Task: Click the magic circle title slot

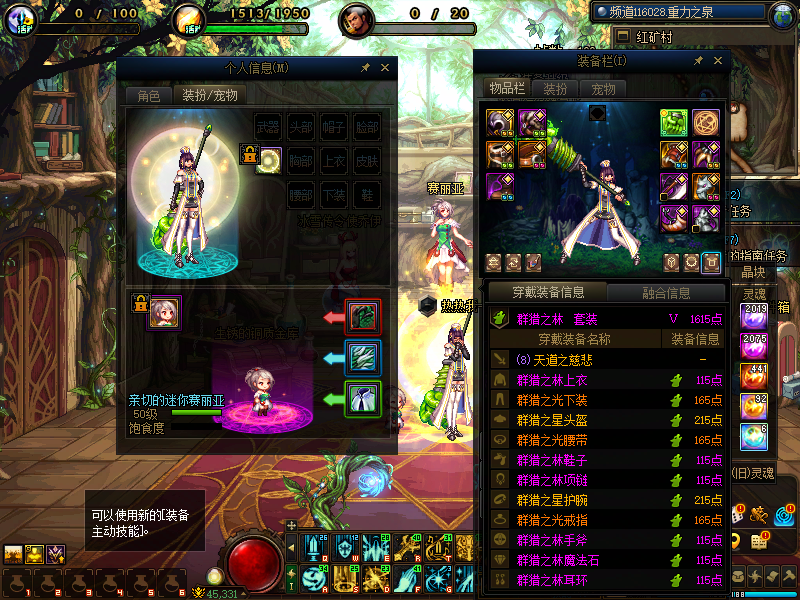Action: pyautogui.click(x=706, y=122)
